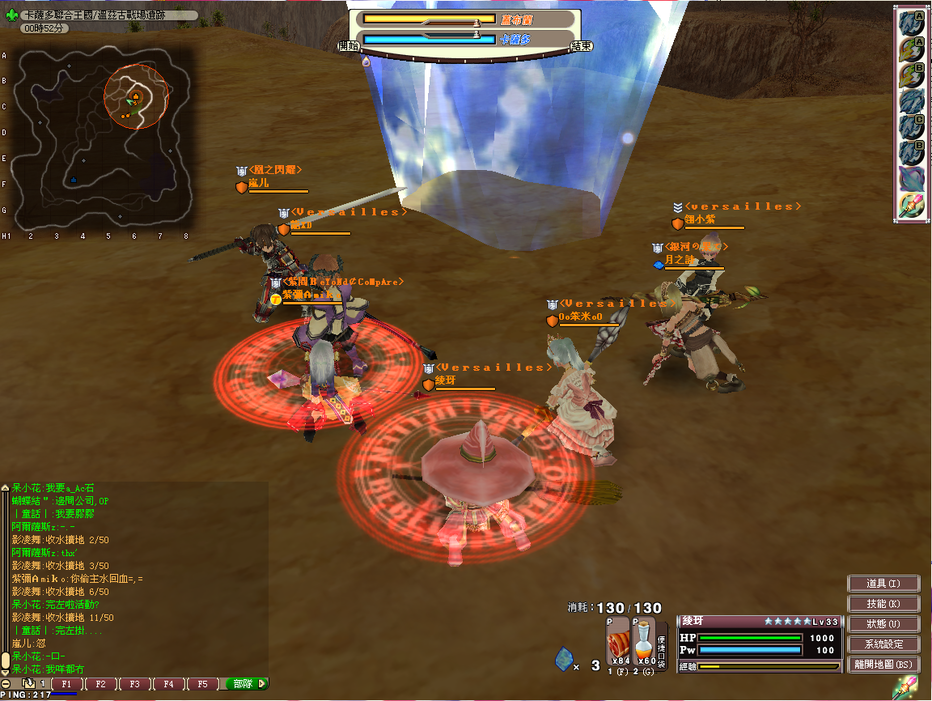This screenshot has height=701, width=932.
Task: Select the F1 chat shortcut tab
Action: click(x=67, y=685)
